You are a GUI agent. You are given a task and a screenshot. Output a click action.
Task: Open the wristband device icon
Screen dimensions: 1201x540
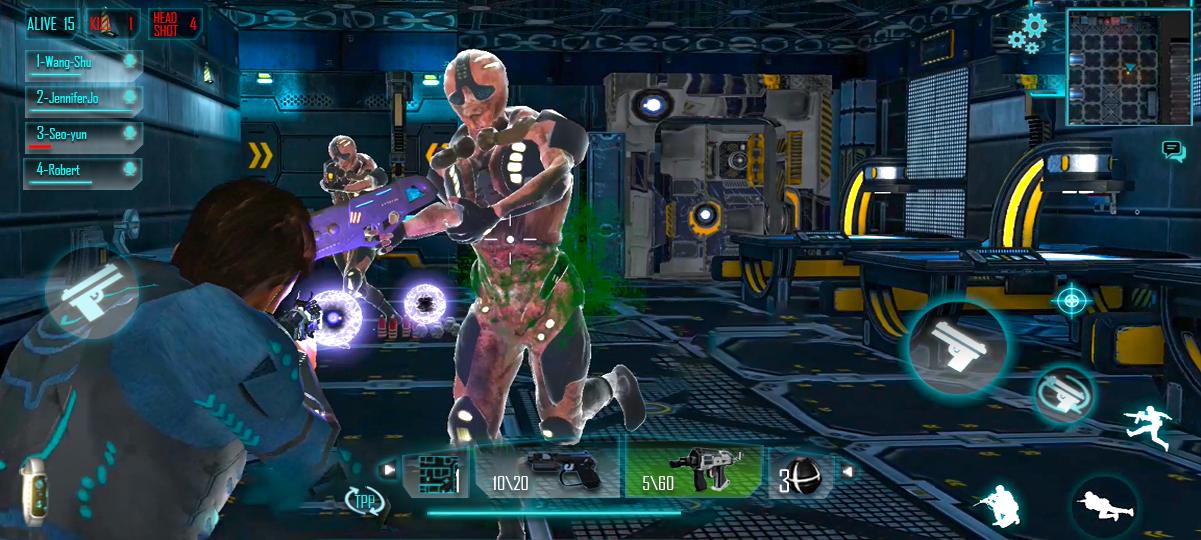point(33,492)
